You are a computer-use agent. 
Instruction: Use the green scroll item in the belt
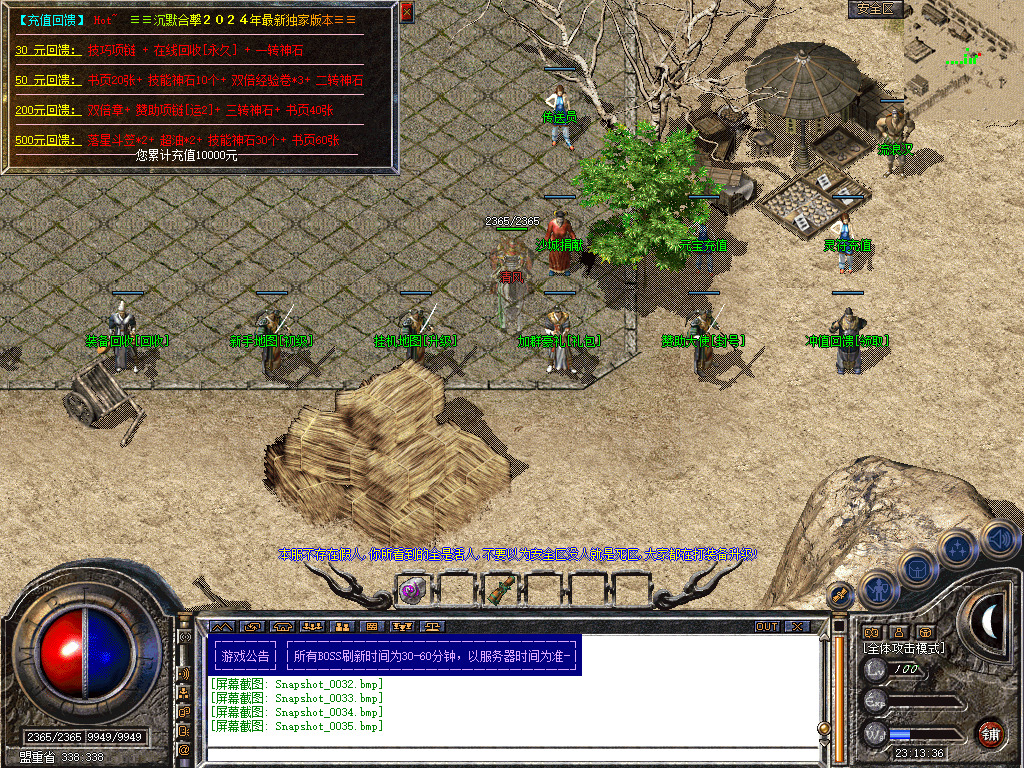(500, 590)
